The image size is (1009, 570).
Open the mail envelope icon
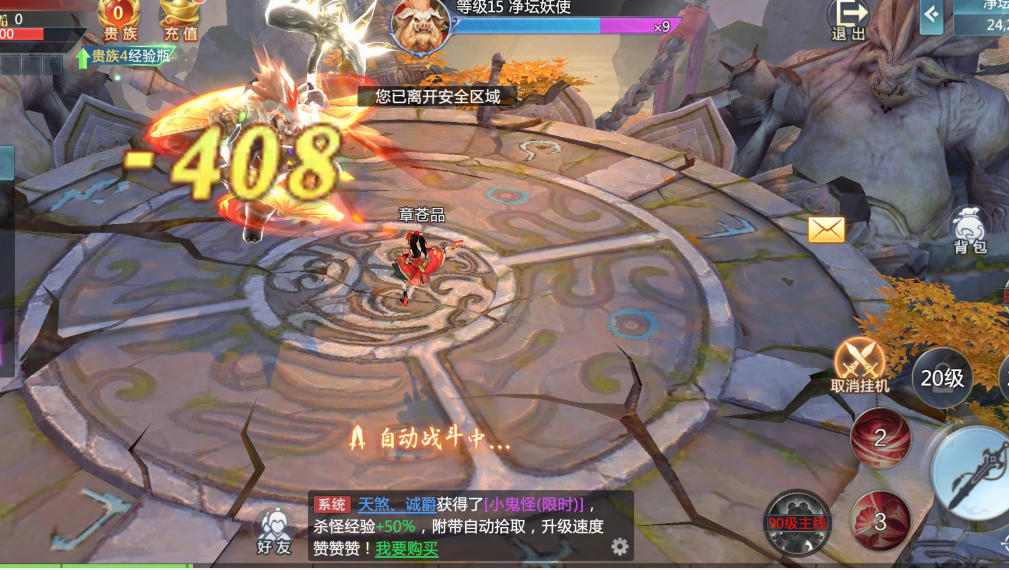click(827, 230)
